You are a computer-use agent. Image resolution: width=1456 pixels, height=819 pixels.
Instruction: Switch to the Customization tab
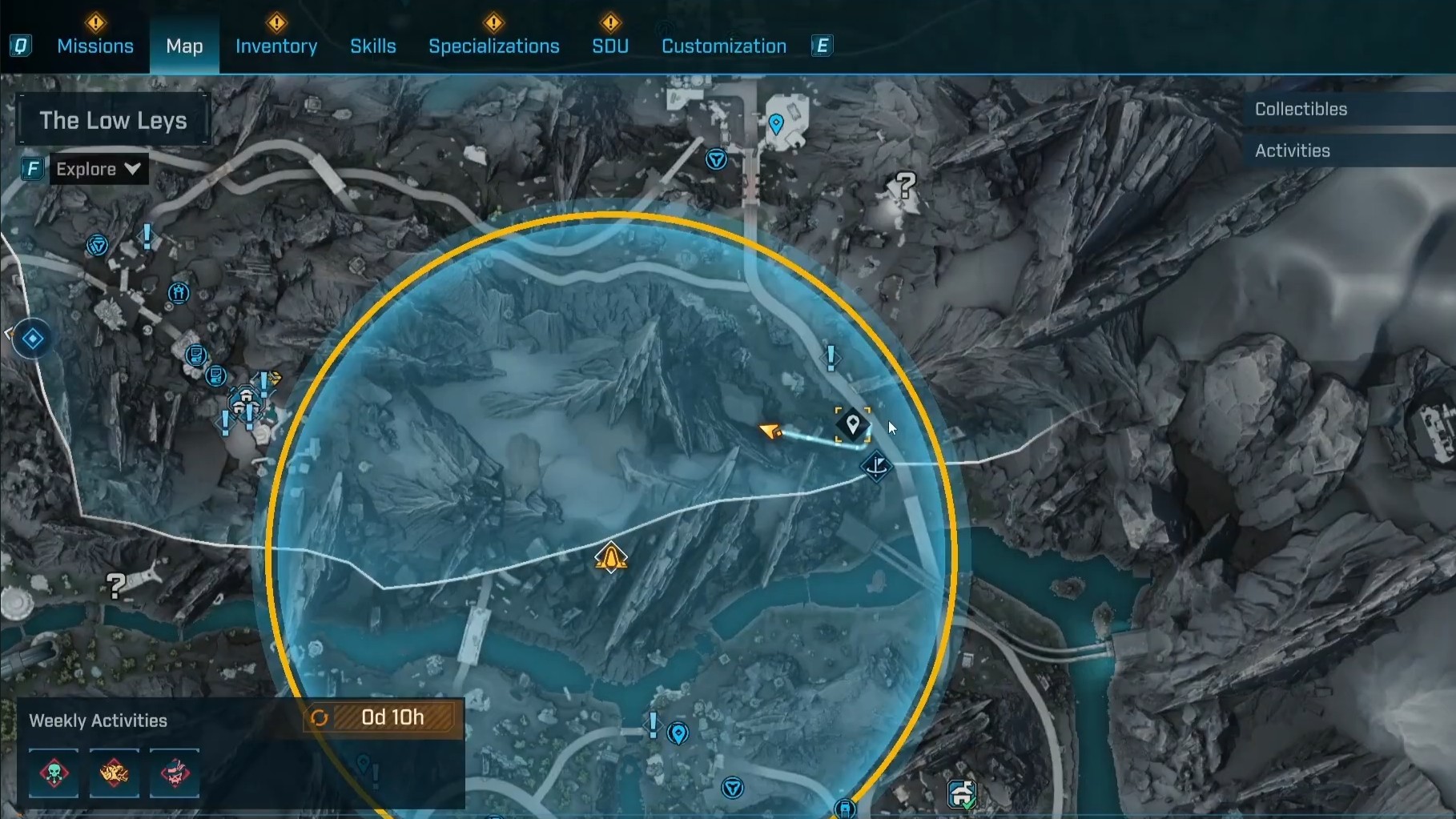[x=724, y=46]
